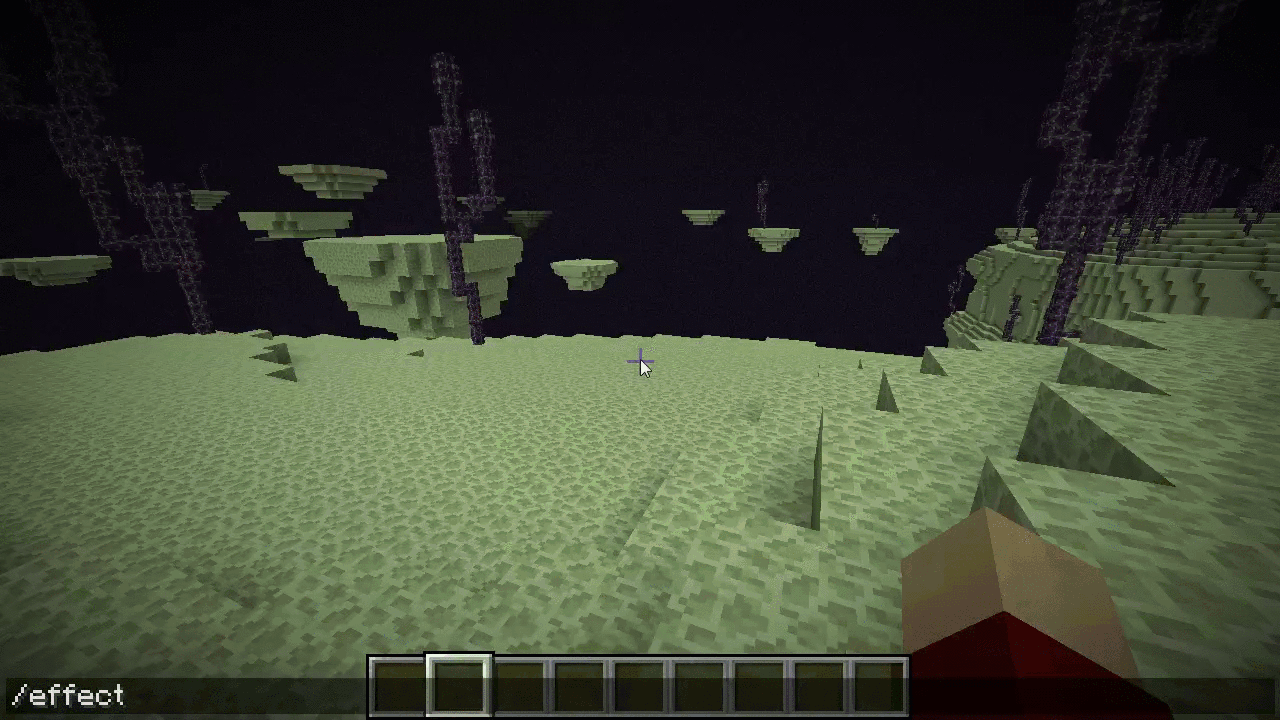Select the last hotbar slot

tap(878, 685)
